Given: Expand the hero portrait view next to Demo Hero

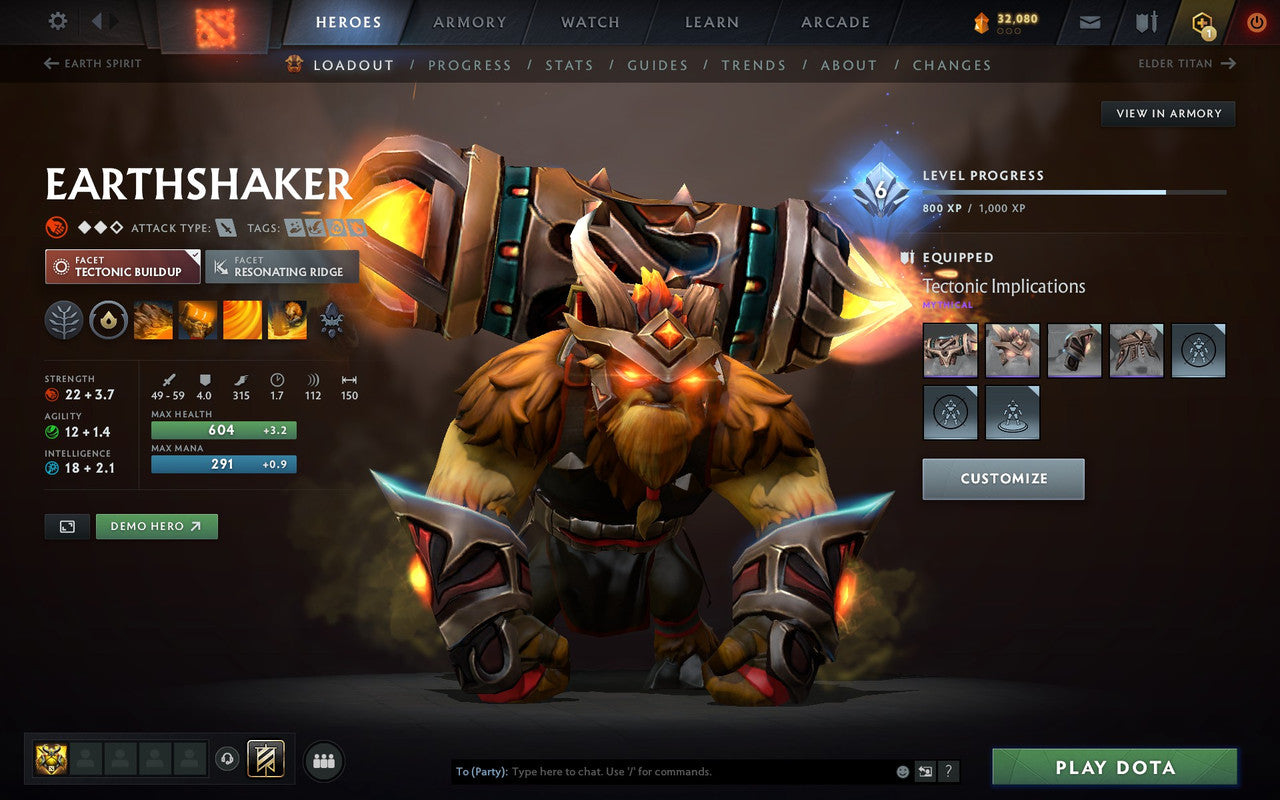Looking at the screenshot, I should pos(66,526).
